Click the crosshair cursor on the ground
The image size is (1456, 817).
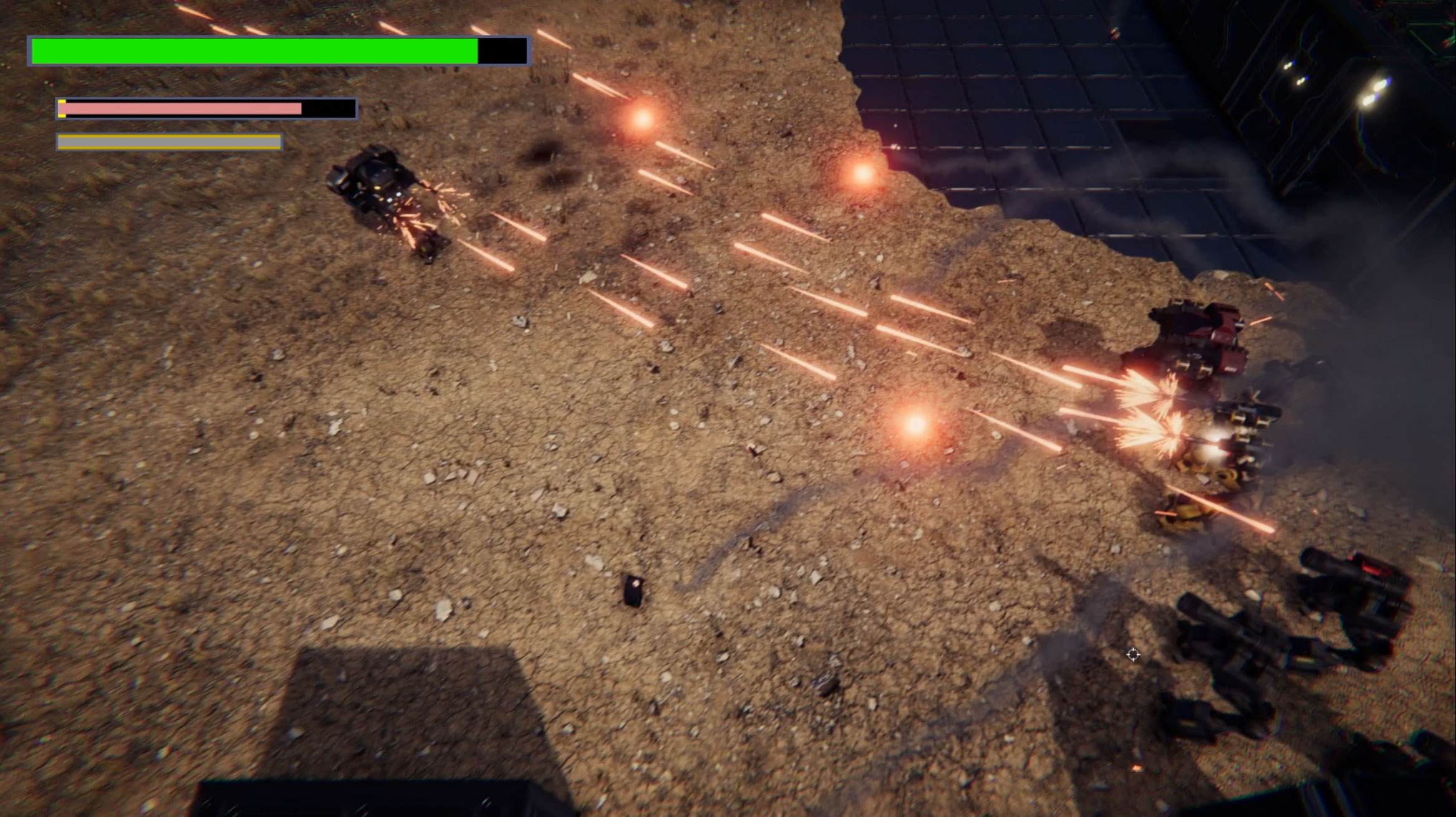1133,654
